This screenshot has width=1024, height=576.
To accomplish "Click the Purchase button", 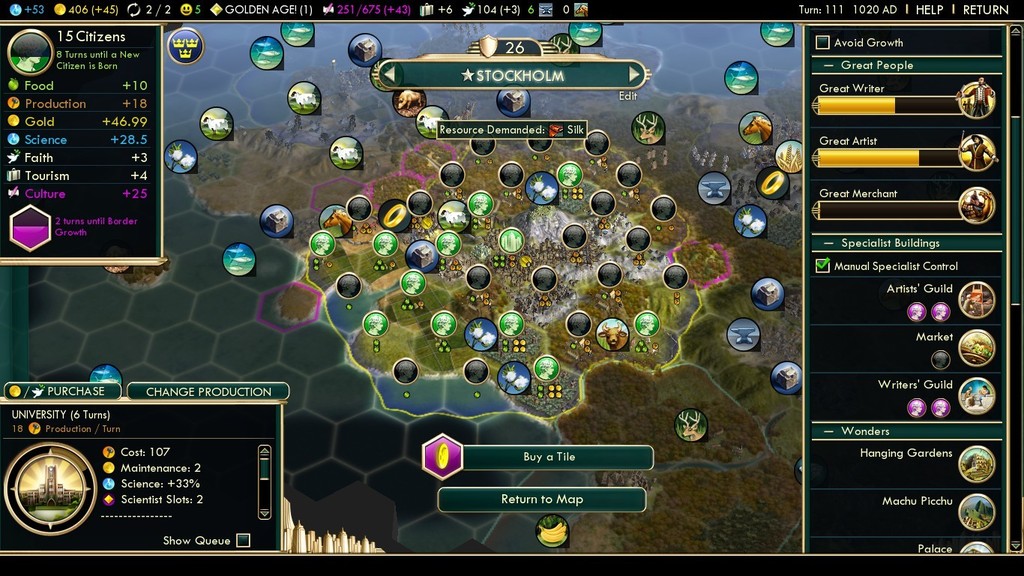I will click(x=62, y=391).
